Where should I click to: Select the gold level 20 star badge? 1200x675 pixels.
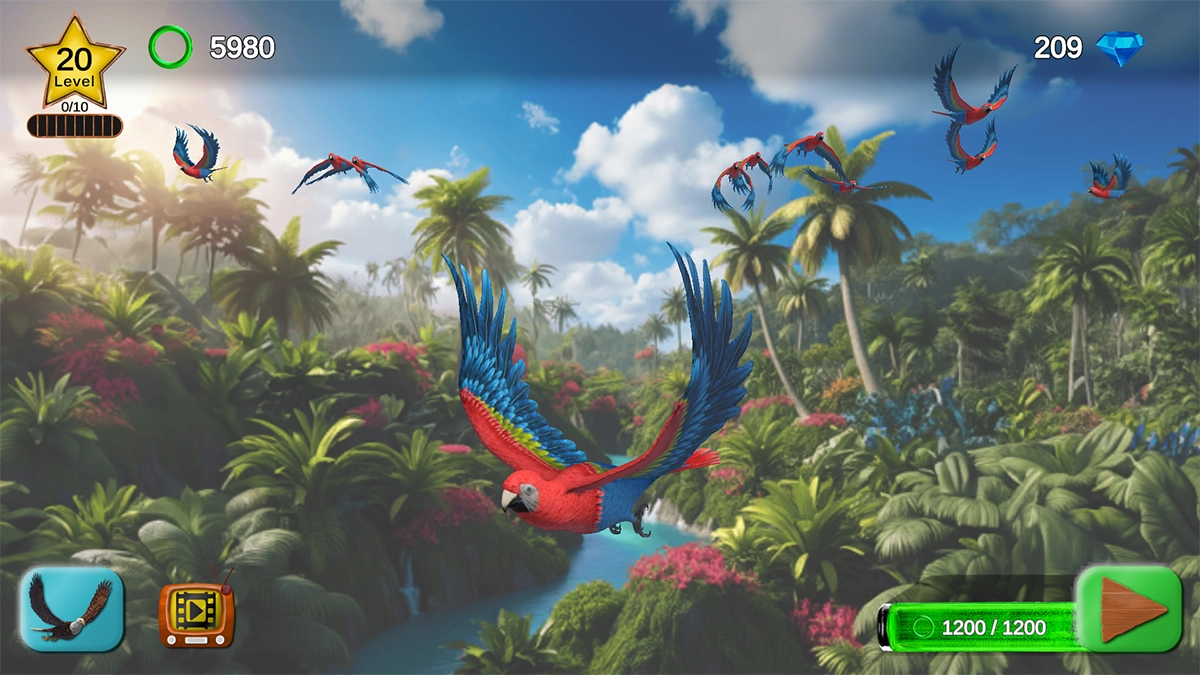click(x=74, y=62)
